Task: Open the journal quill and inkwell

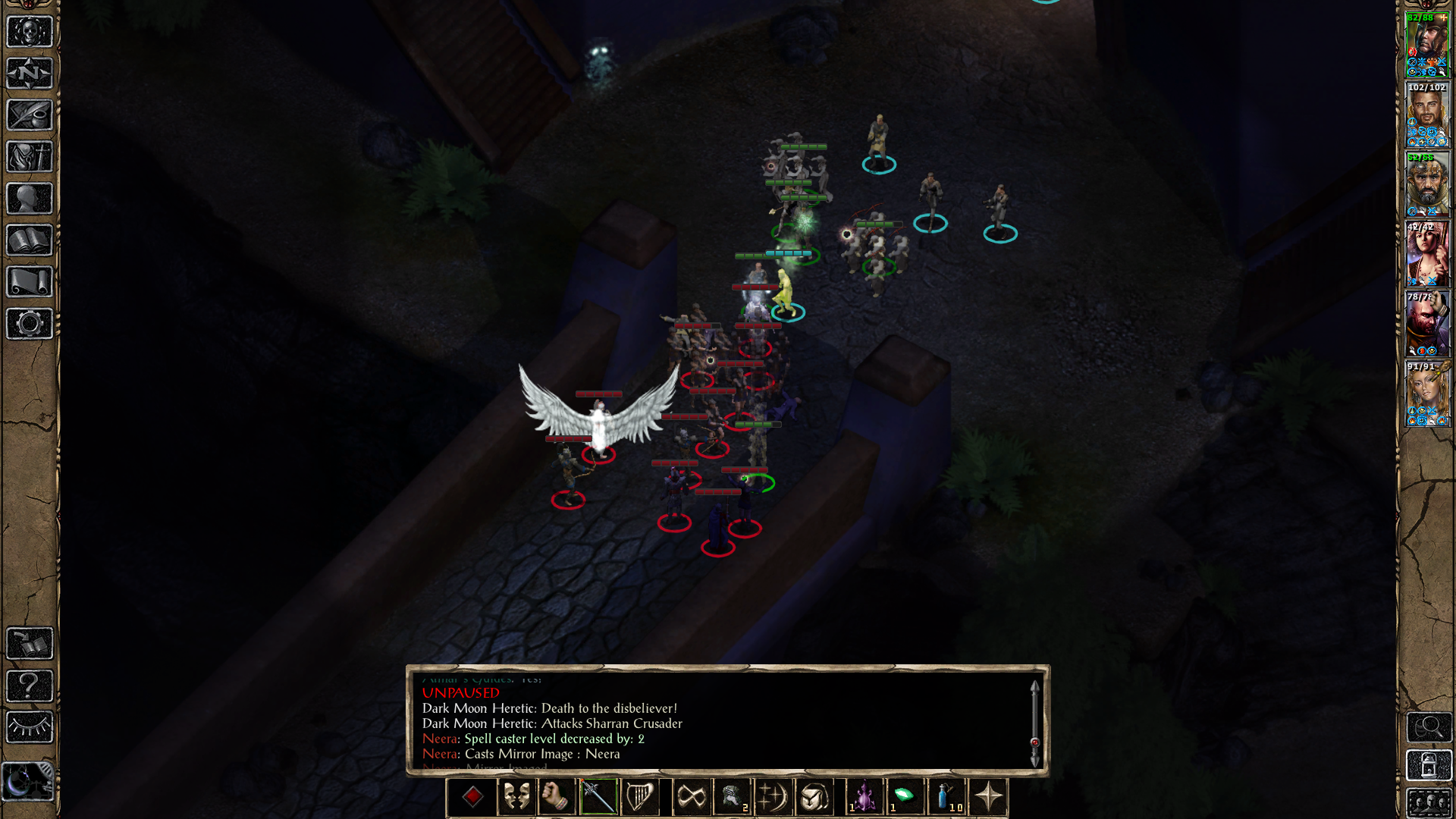Action: (x=30, y=115)
